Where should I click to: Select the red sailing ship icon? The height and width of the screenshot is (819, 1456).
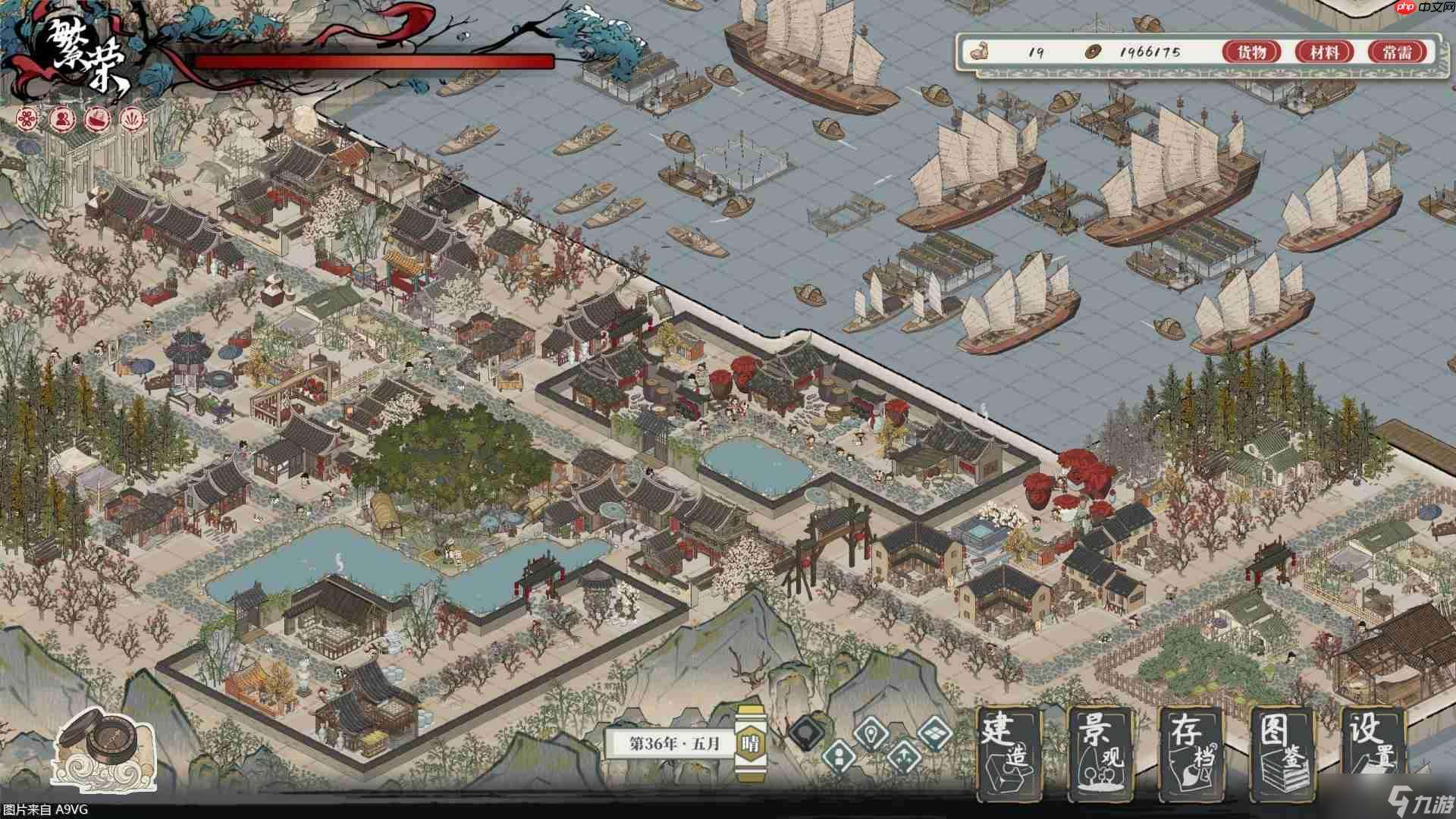click(x=97, y=118)
